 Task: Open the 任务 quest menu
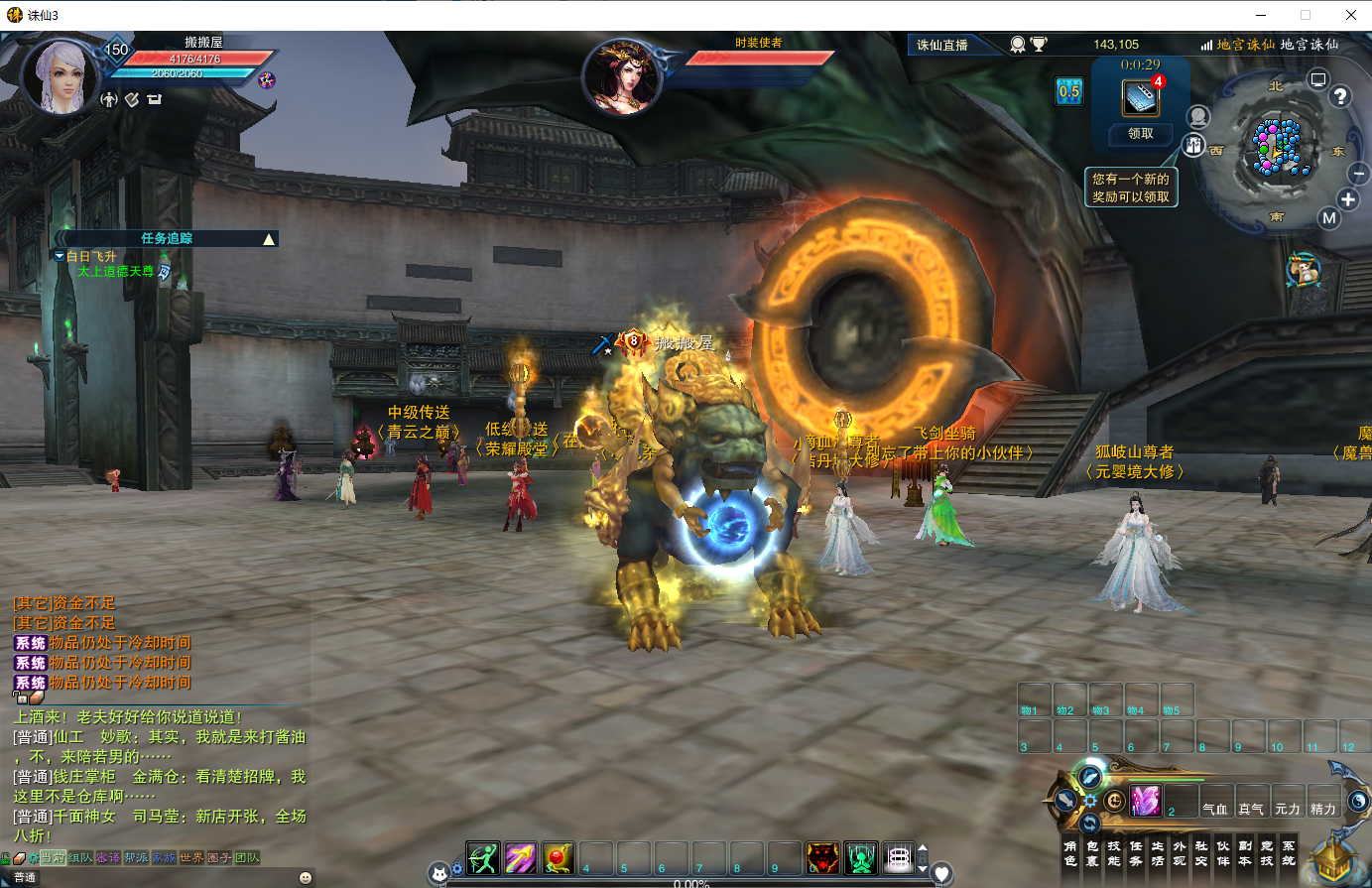1136,853
